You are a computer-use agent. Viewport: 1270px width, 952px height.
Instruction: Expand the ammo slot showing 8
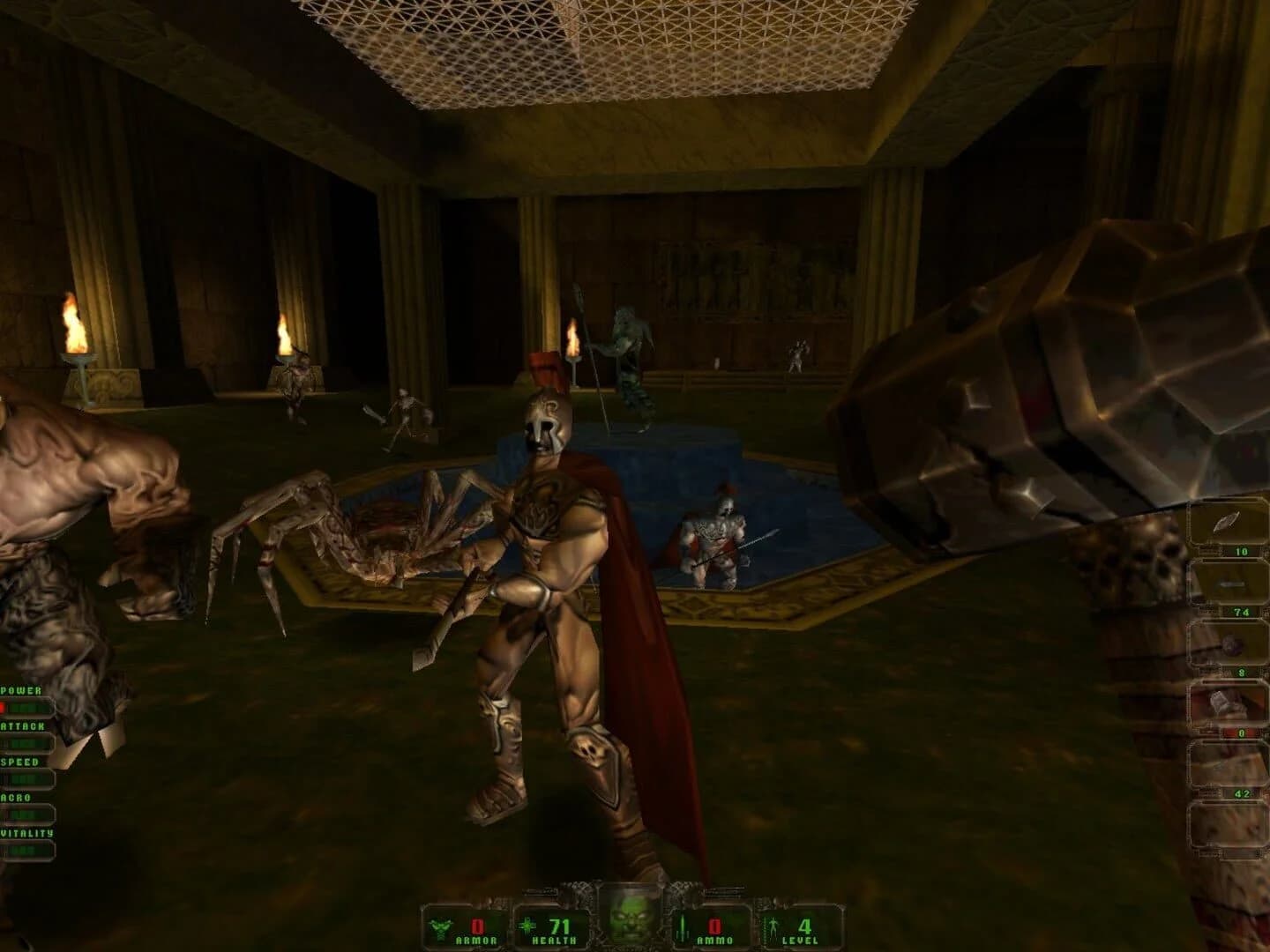(x=1242, y=672)
